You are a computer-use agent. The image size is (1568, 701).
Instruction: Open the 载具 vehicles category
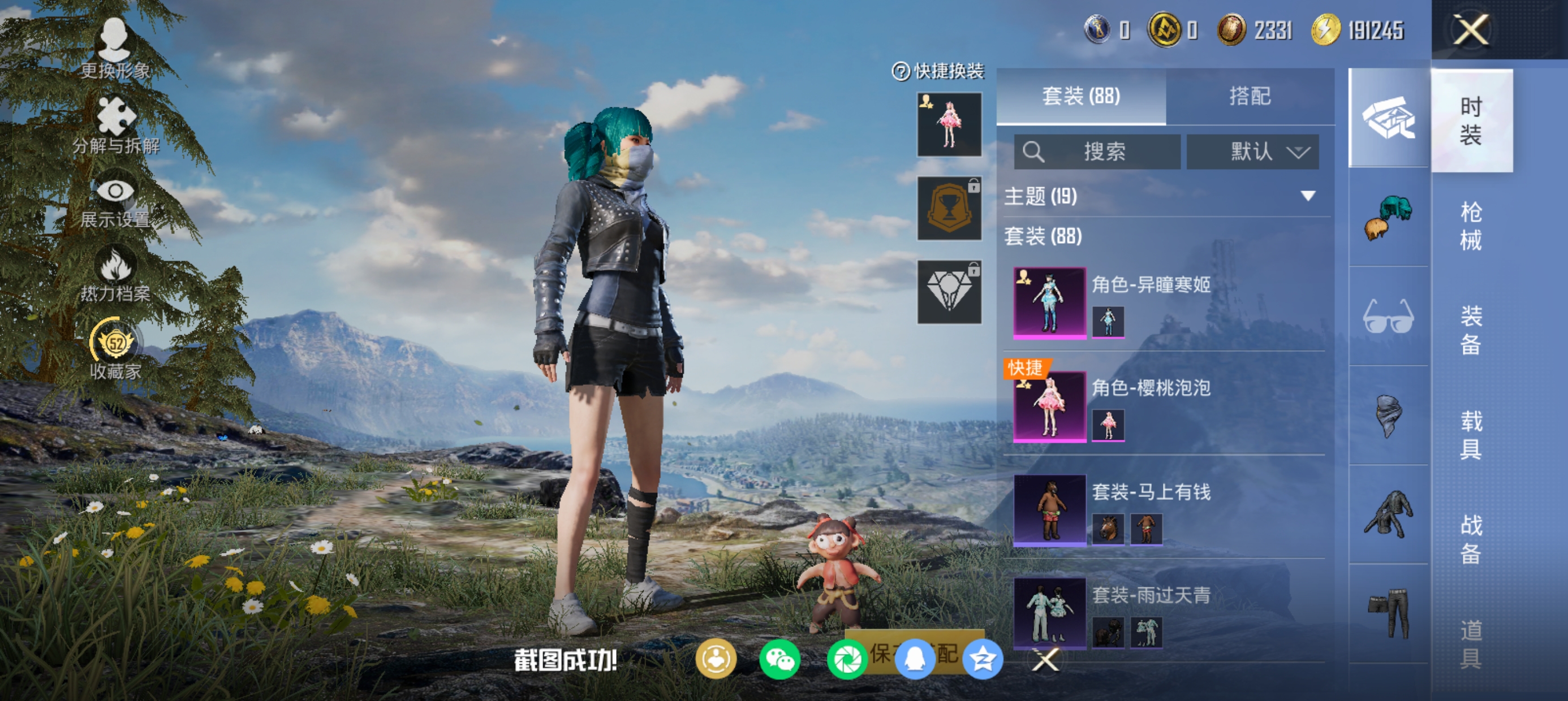pyautogui.click(x=1471, y=435)
